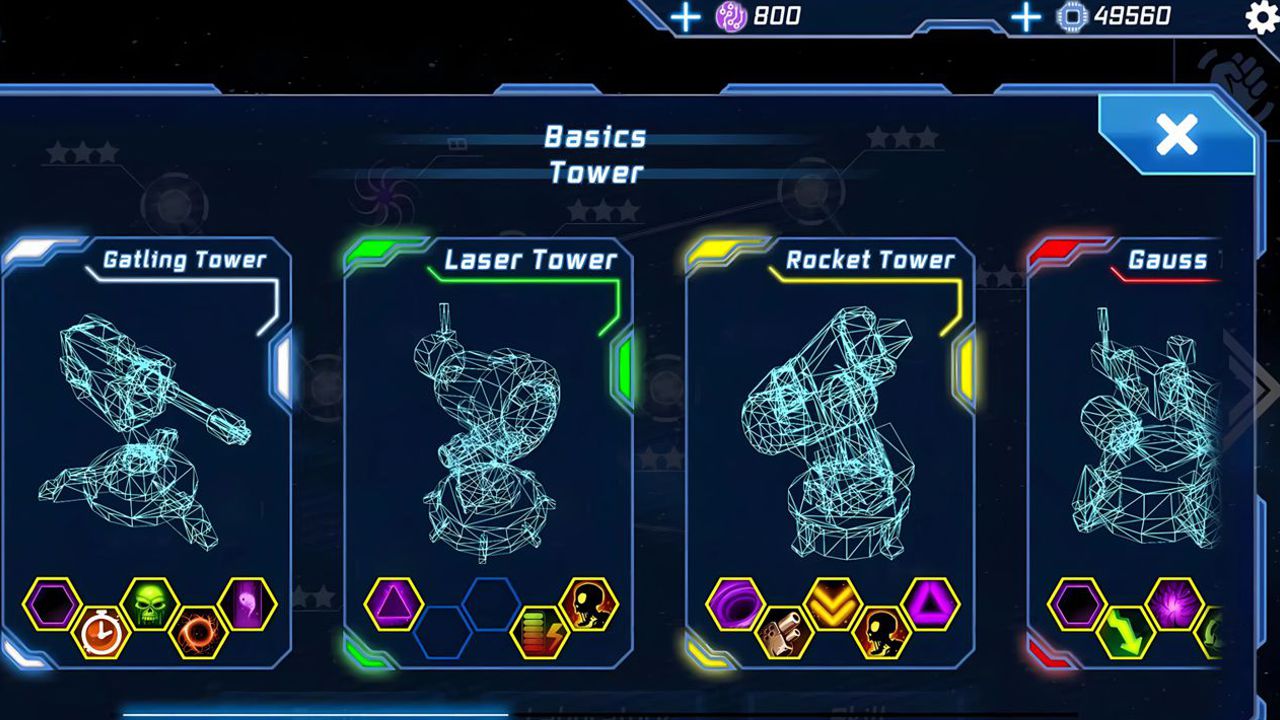
Task: Click Gatling Tower's fiery ring skill
Action: pyautogui.click(x=198, y=632)
